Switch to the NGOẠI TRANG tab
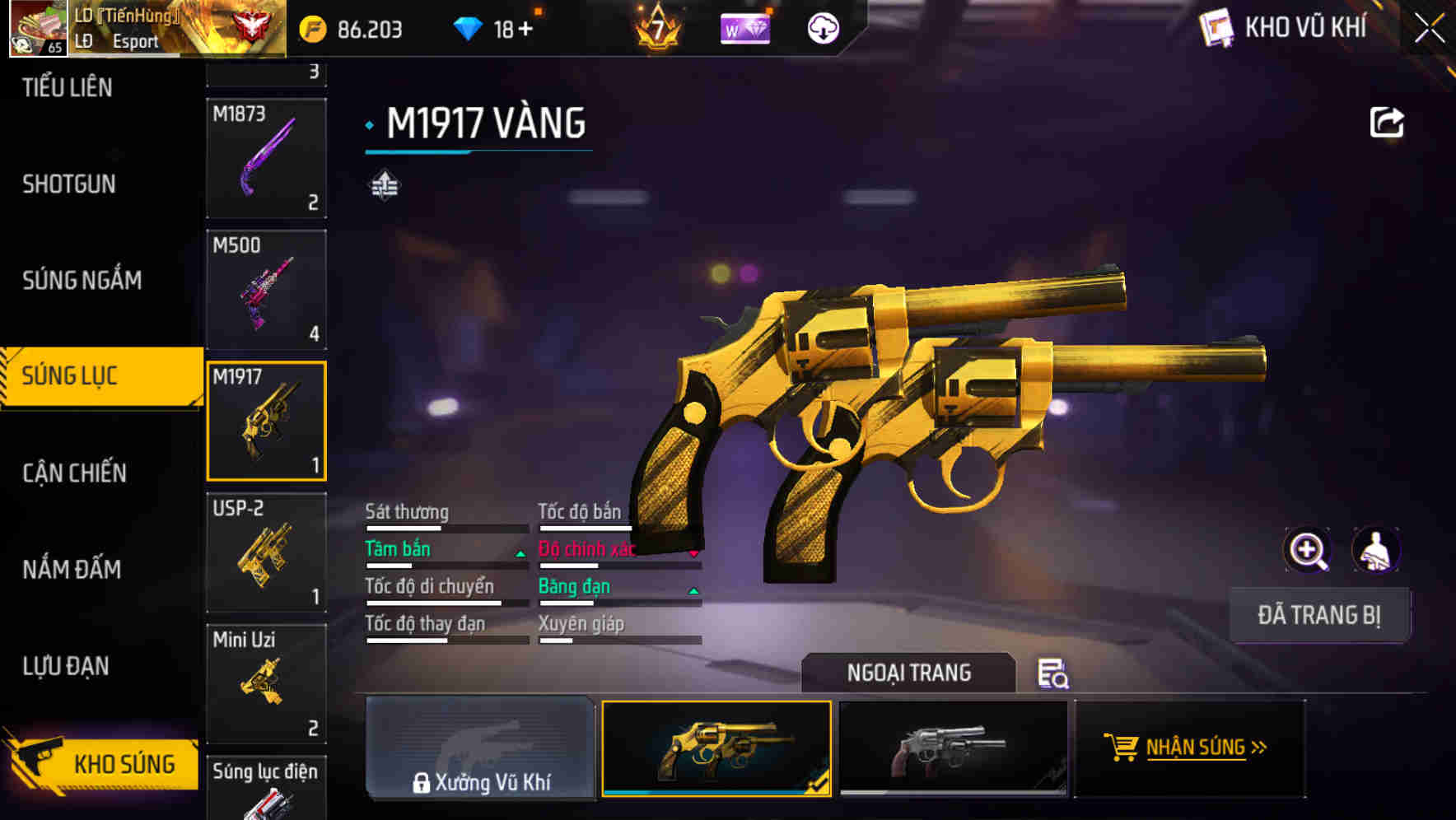Screen dimensions: 1456x820 pos(910,673)
